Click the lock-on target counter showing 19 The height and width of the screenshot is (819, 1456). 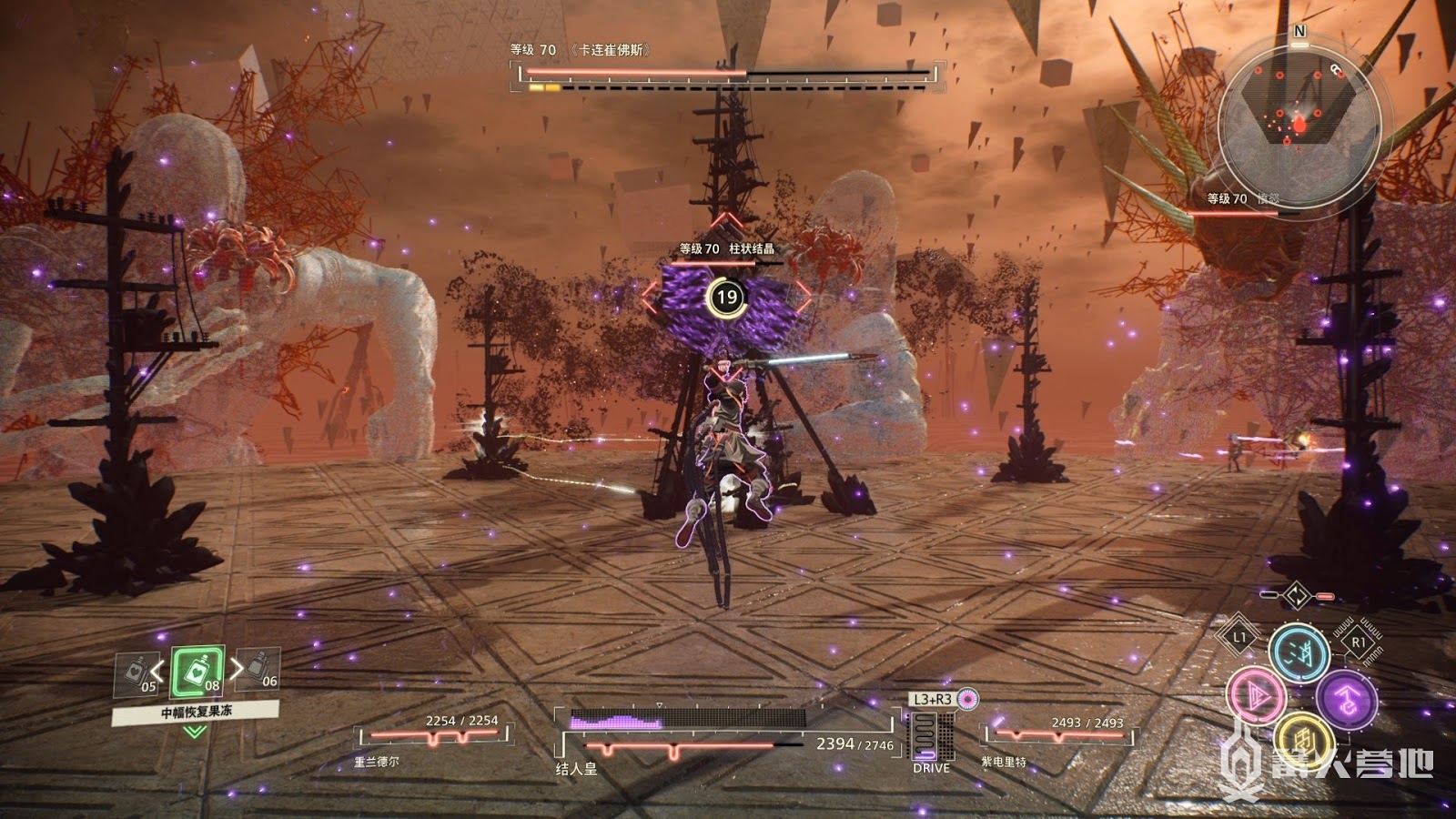pos(726,297)
